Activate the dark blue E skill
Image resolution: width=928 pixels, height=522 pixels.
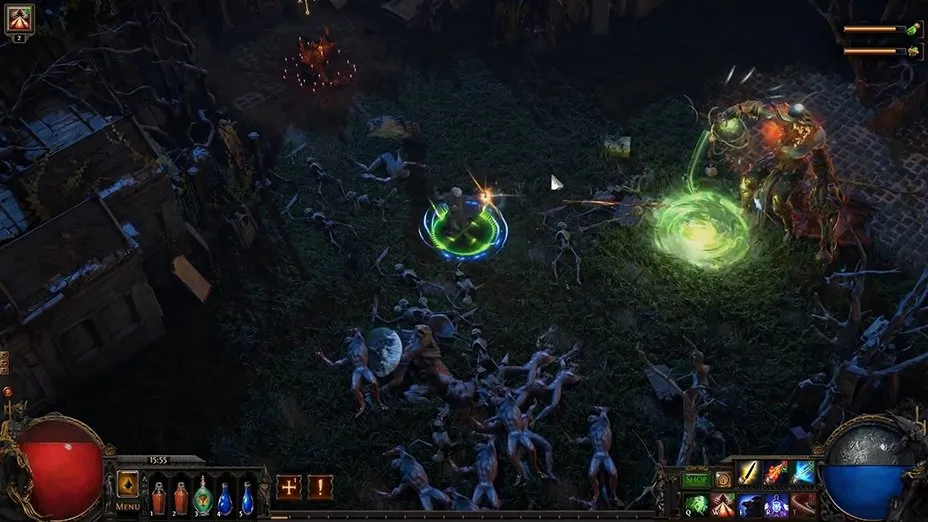click(750, 505)
